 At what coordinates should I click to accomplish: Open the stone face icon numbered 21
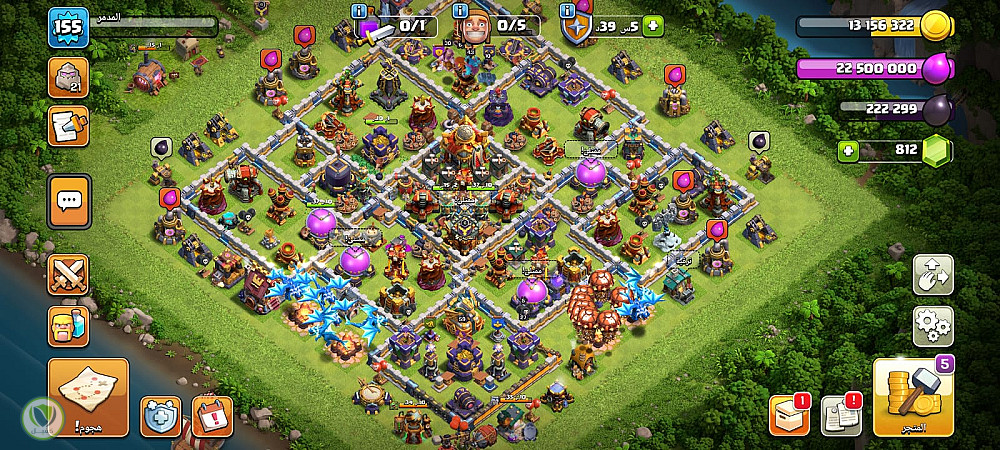click(68, 77)
